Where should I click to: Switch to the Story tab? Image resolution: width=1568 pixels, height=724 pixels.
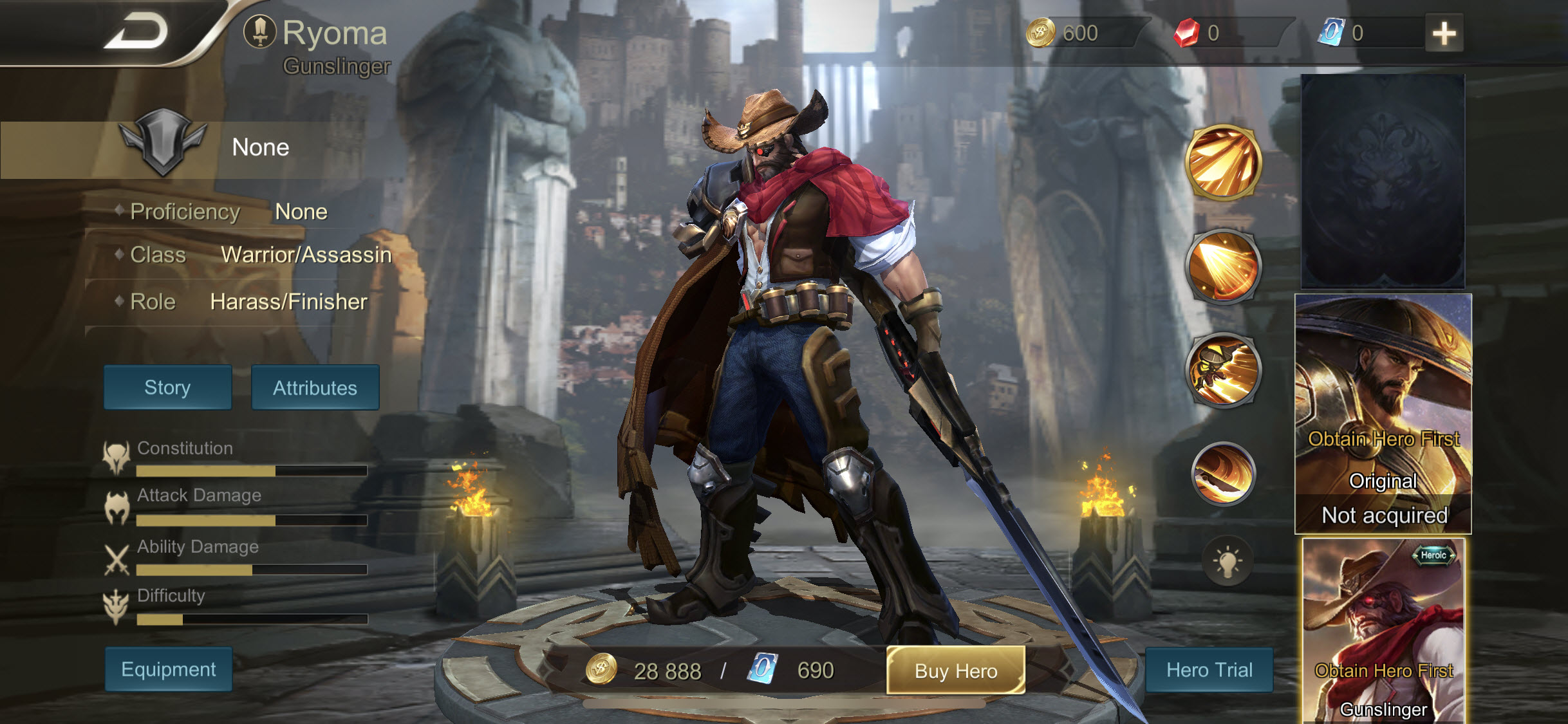[167, 387]
